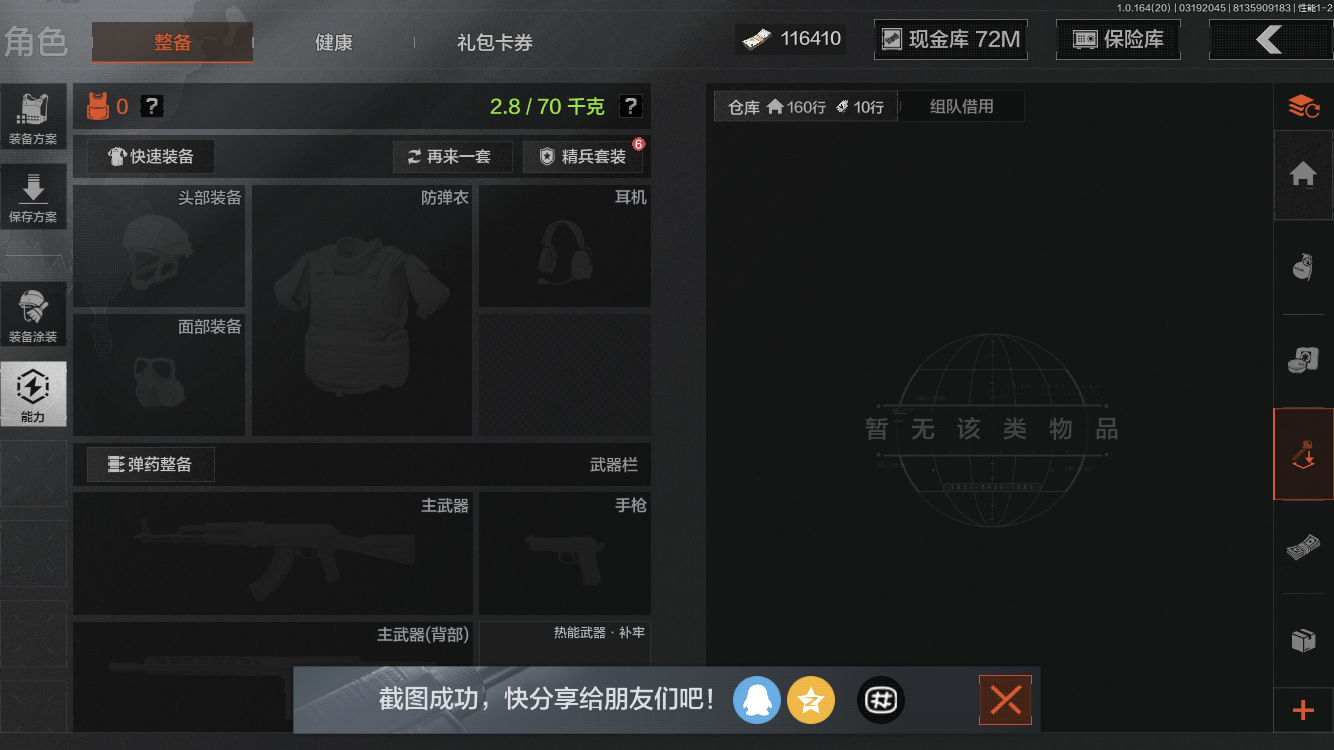Image resolution: width=1334 pixels, height=750 pixels.
Task: Select the home category icon in right sidebar
Action: click(1305, 174)
